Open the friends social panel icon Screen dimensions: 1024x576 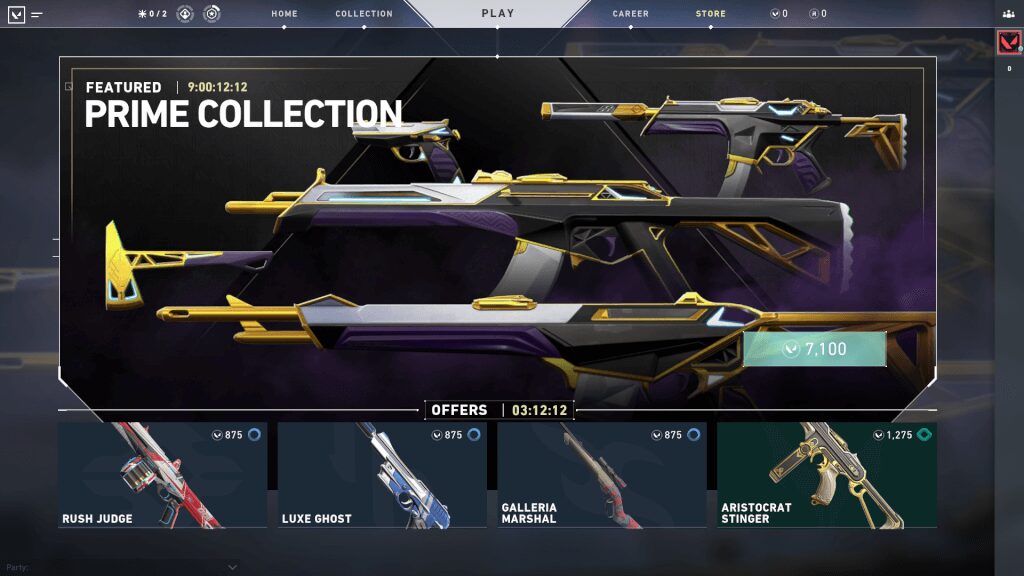click(1008, 14)
